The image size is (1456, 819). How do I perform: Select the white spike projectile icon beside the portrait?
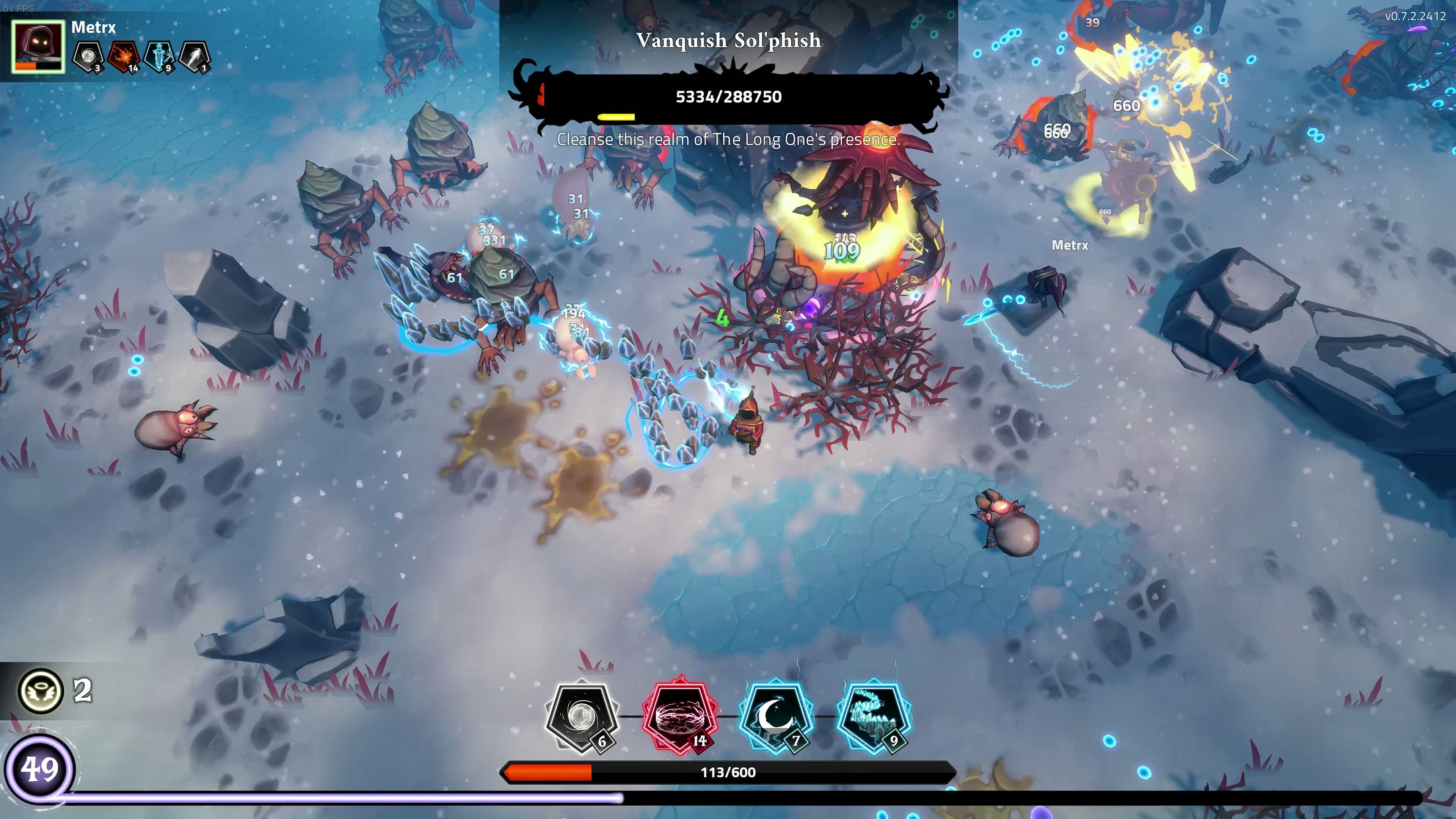(194, 56)
